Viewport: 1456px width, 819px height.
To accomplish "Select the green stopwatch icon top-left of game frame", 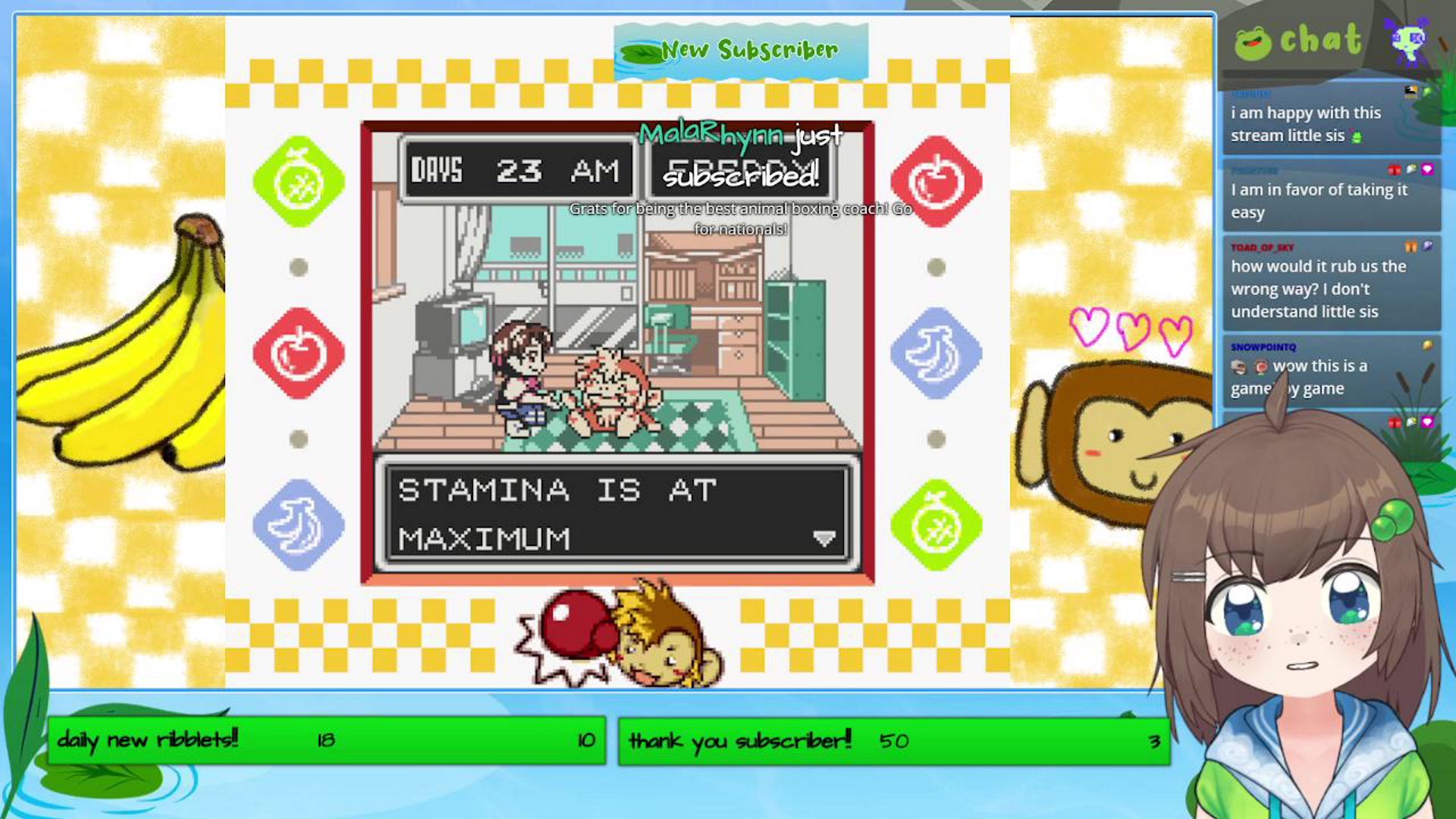I will pos(298,183).
